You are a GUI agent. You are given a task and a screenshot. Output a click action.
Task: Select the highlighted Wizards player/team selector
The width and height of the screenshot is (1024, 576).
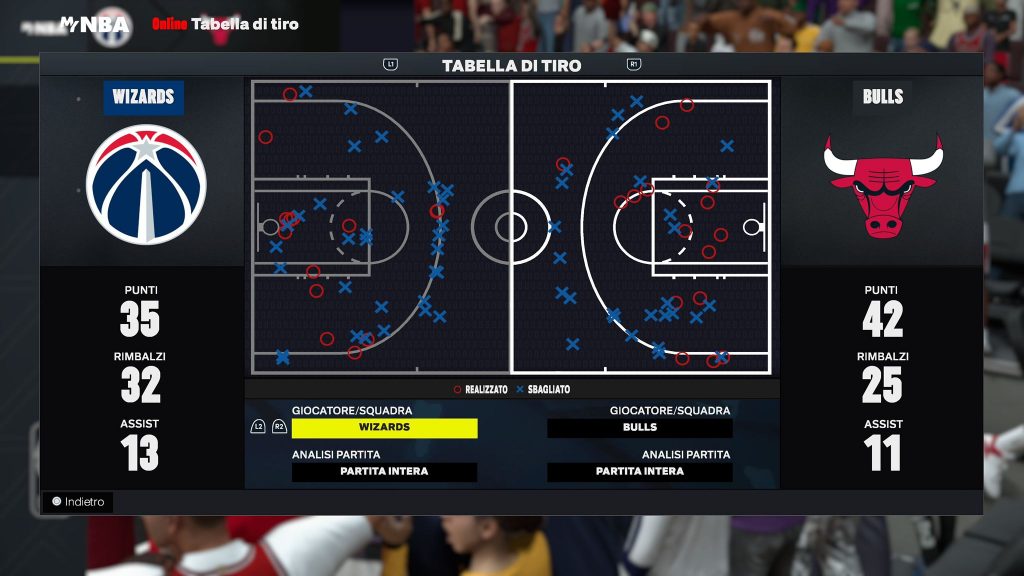coord(384,428)
